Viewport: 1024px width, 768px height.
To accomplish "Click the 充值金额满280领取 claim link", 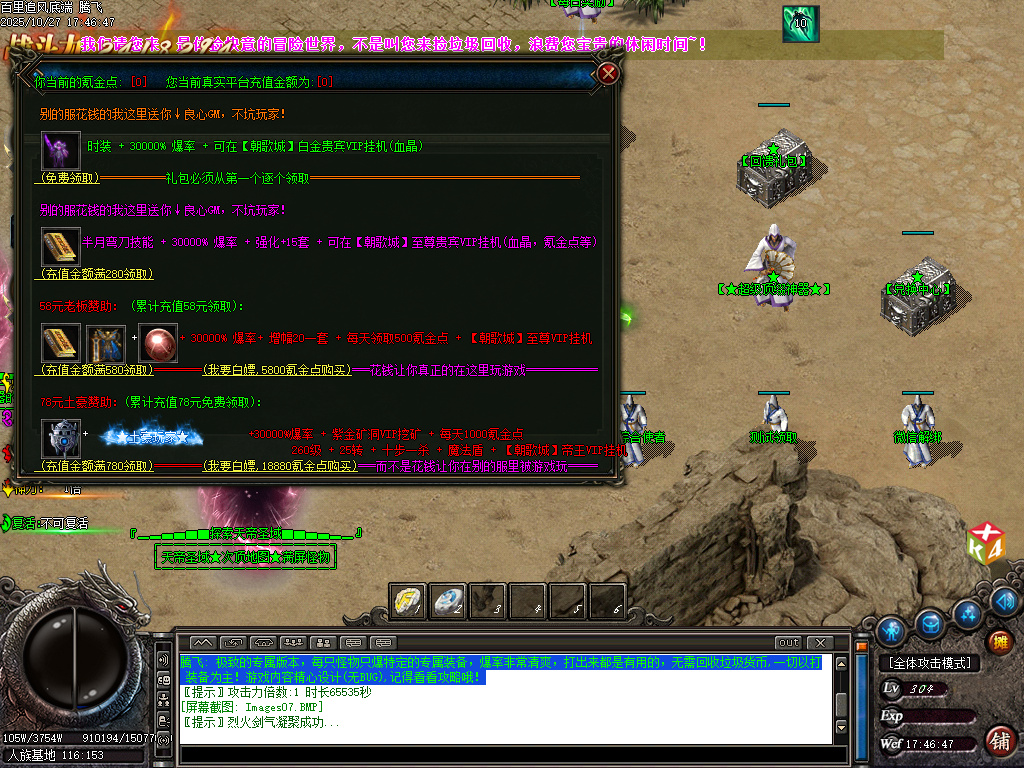I will click(x=97, y=274).
